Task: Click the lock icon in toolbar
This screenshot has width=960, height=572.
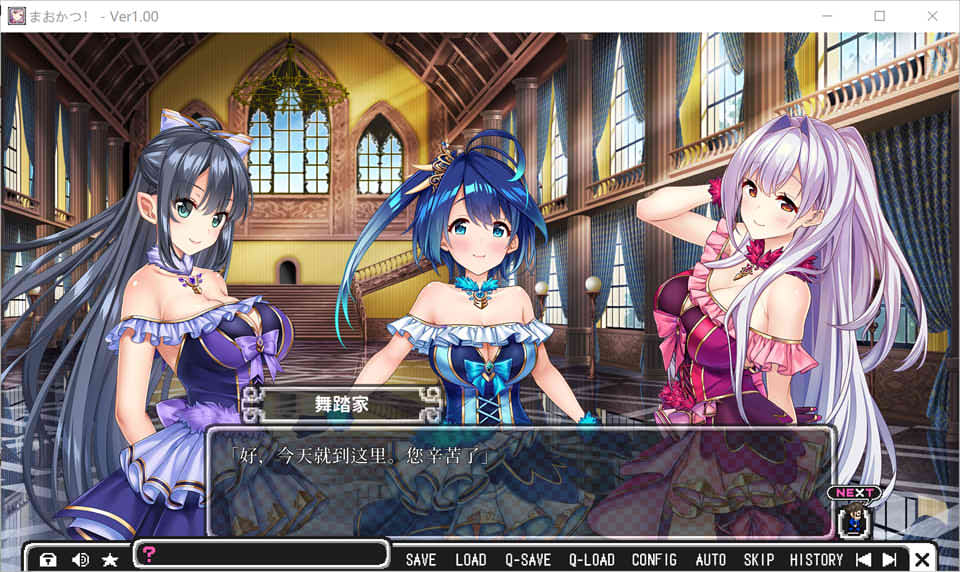Action: (48, 560)
